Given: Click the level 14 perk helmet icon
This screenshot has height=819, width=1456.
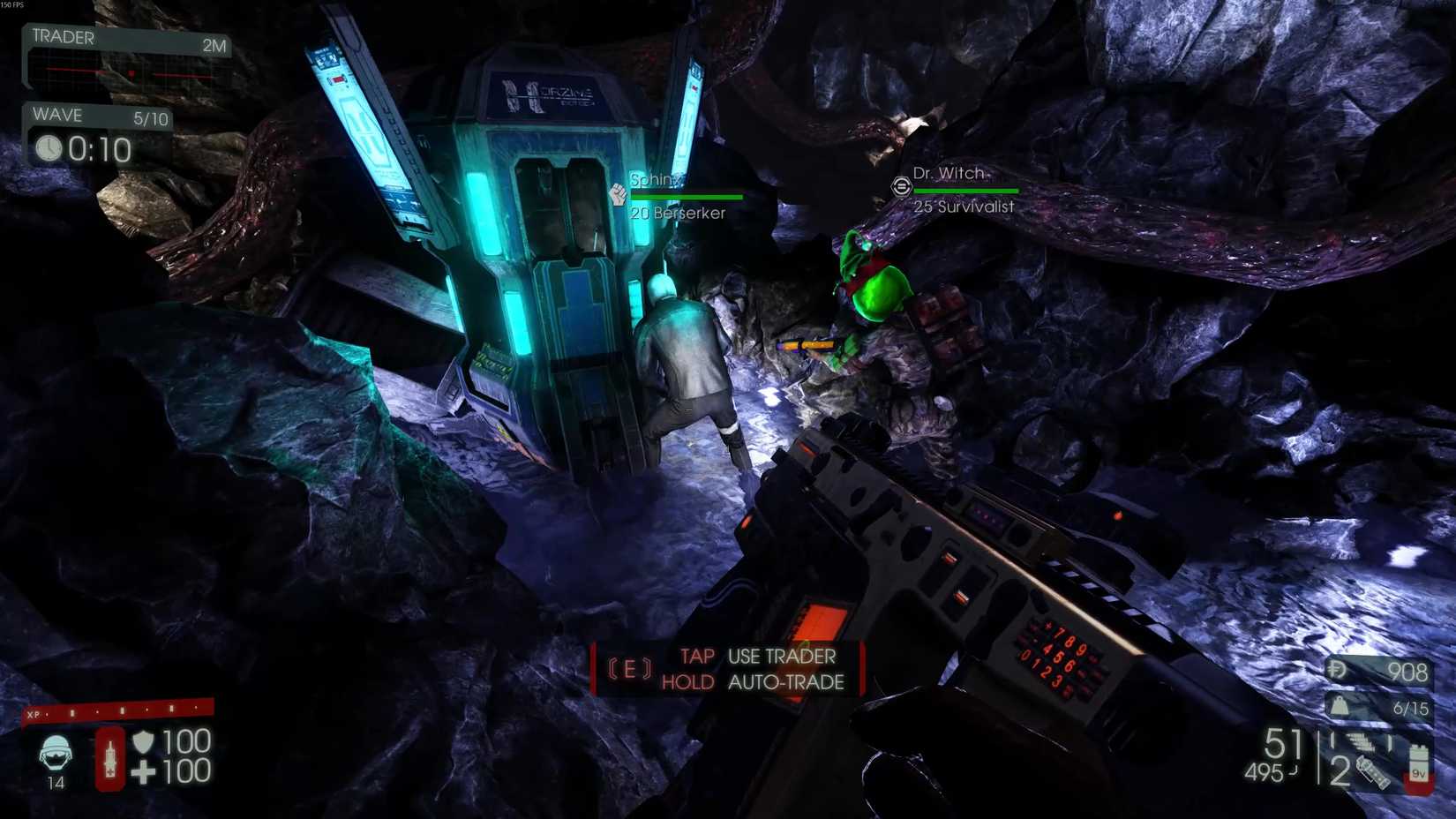Looking at the screenshot, I should [x=55, y=755].
